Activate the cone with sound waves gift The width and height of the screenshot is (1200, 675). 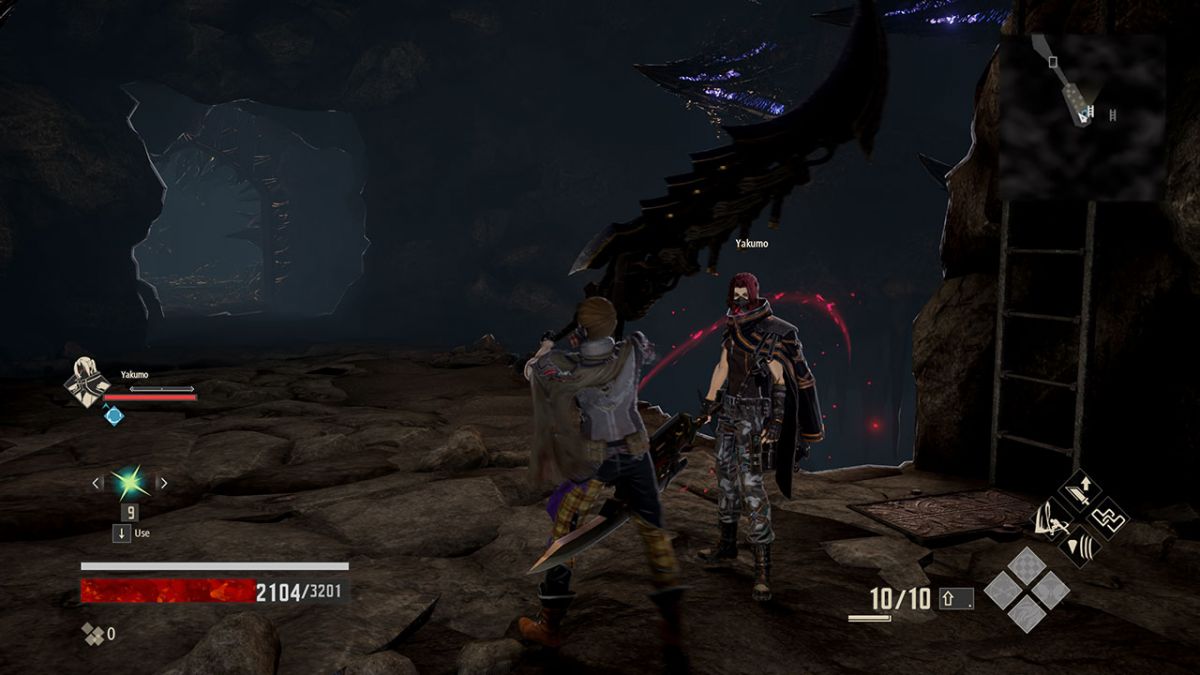(x=1080, y=545)
